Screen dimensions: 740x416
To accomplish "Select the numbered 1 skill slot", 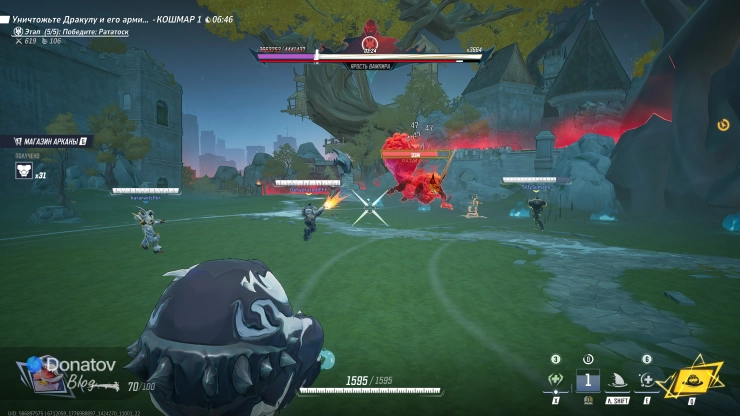I will coord(588,380).
